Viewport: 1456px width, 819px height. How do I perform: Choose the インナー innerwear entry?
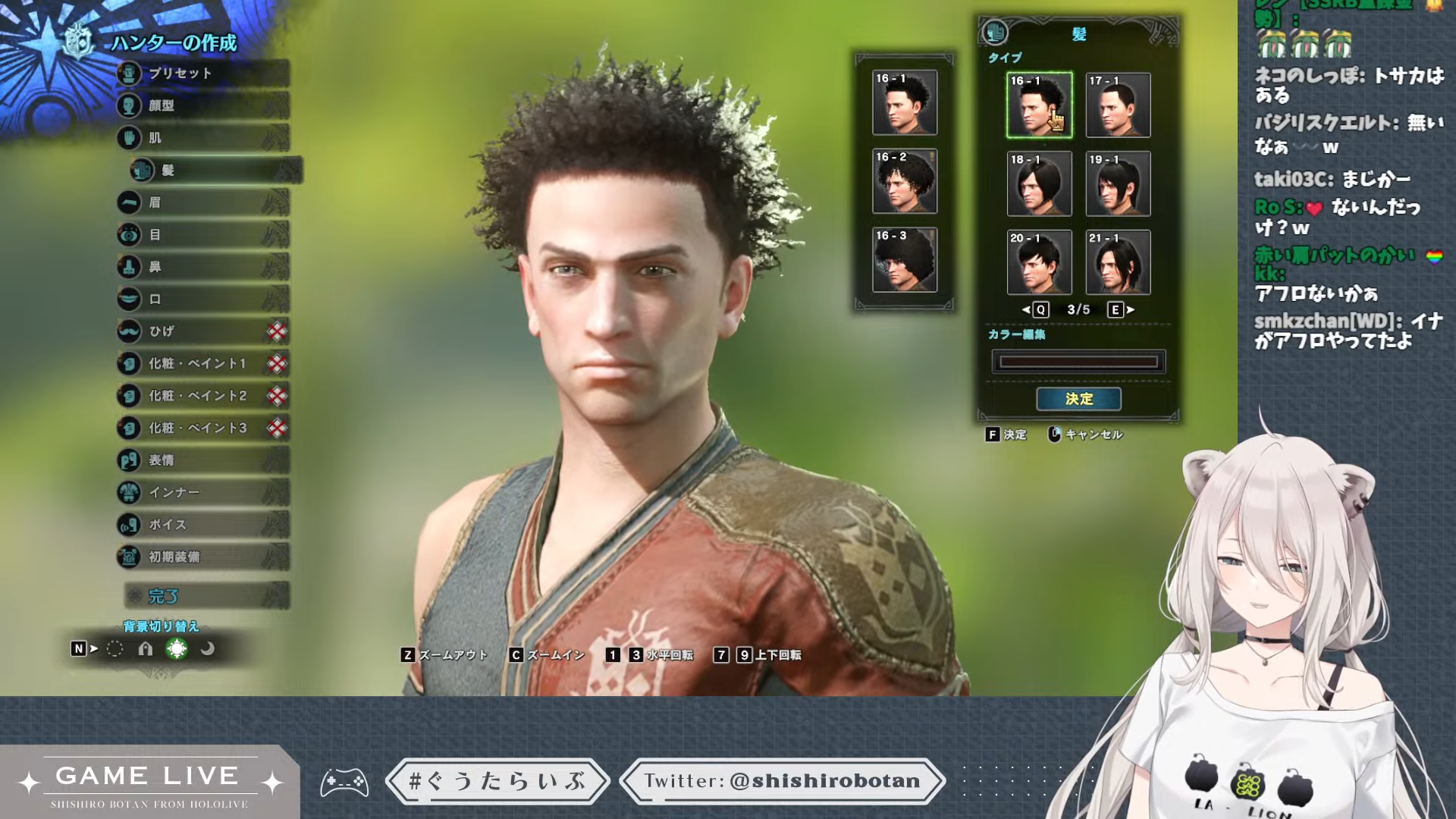(202, 493)
